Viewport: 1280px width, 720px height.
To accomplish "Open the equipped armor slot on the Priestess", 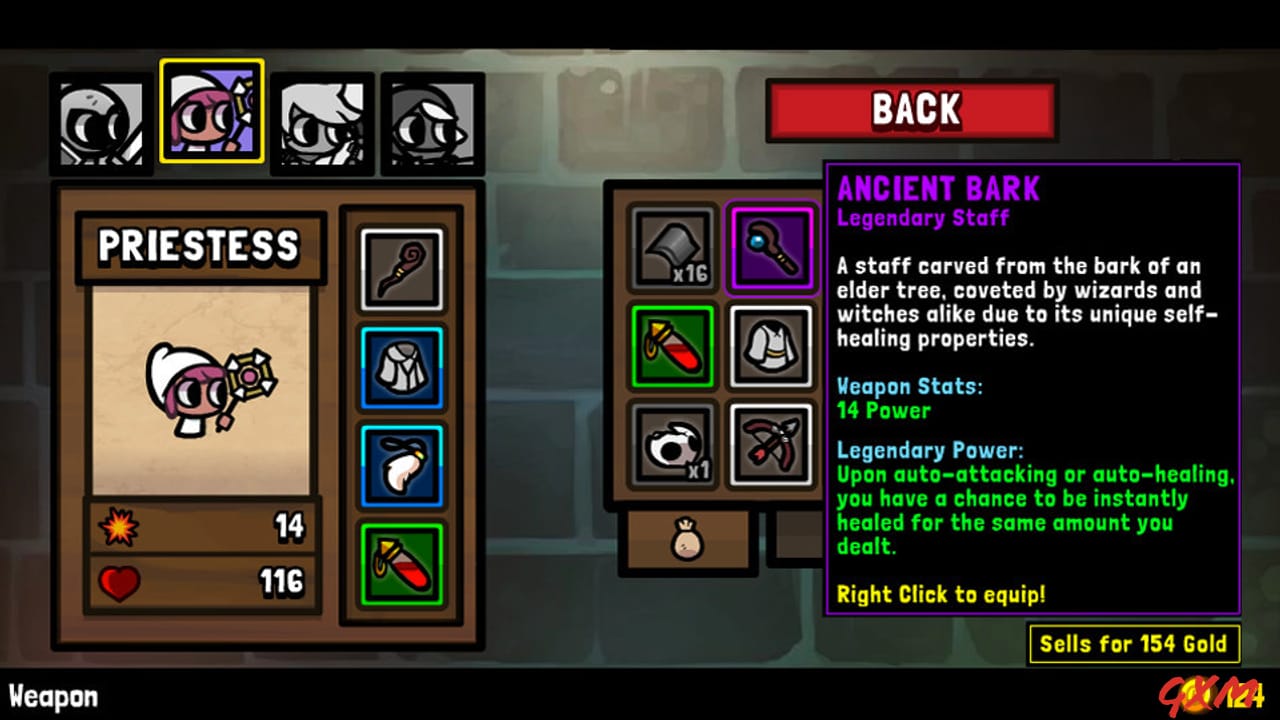I will pos(401,366).
